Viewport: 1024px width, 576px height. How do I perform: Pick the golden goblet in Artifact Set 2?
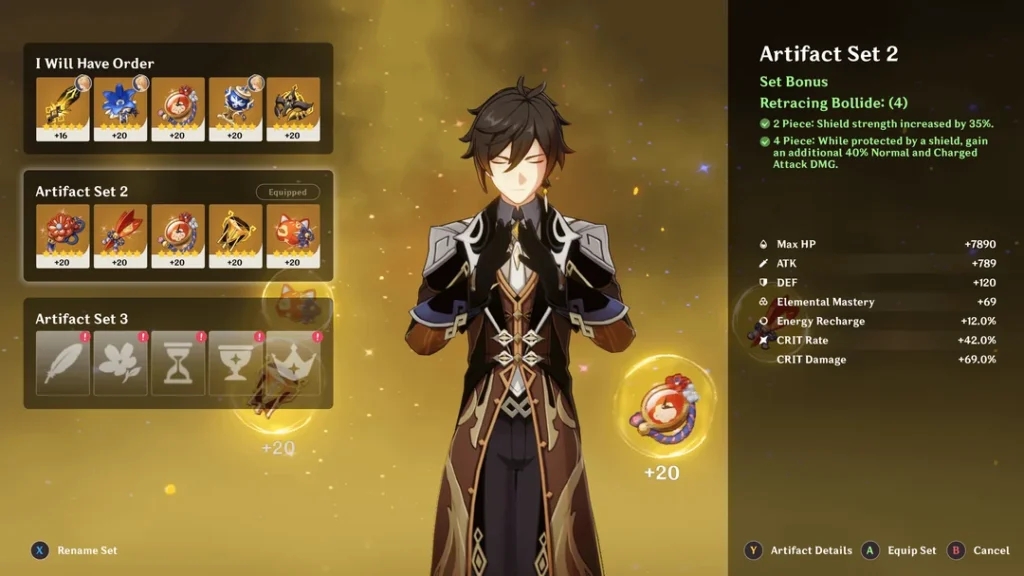point(235,236)
